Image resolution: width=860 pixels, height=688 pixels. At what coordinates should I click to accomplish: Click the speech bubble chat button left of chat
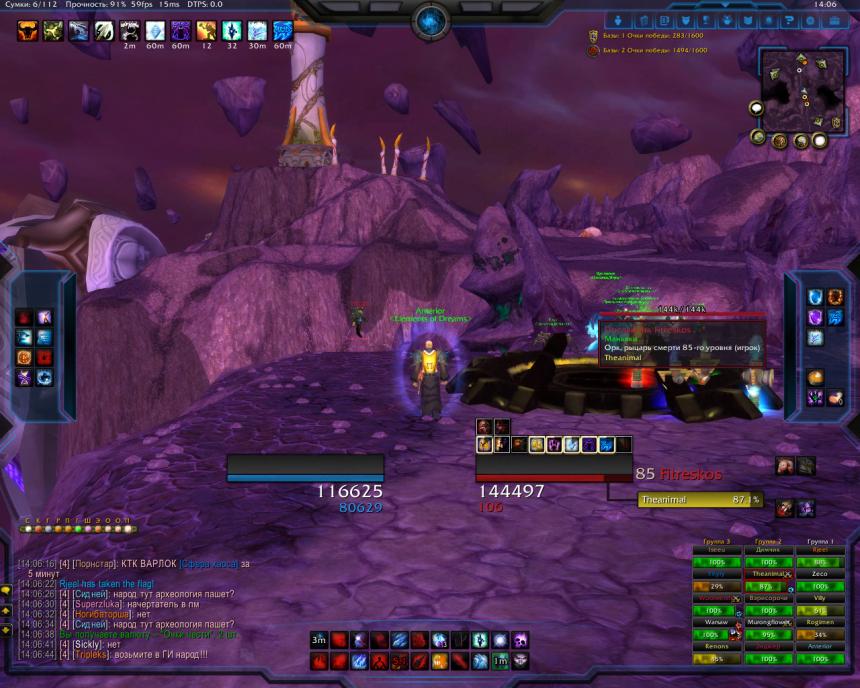[7, 590]
